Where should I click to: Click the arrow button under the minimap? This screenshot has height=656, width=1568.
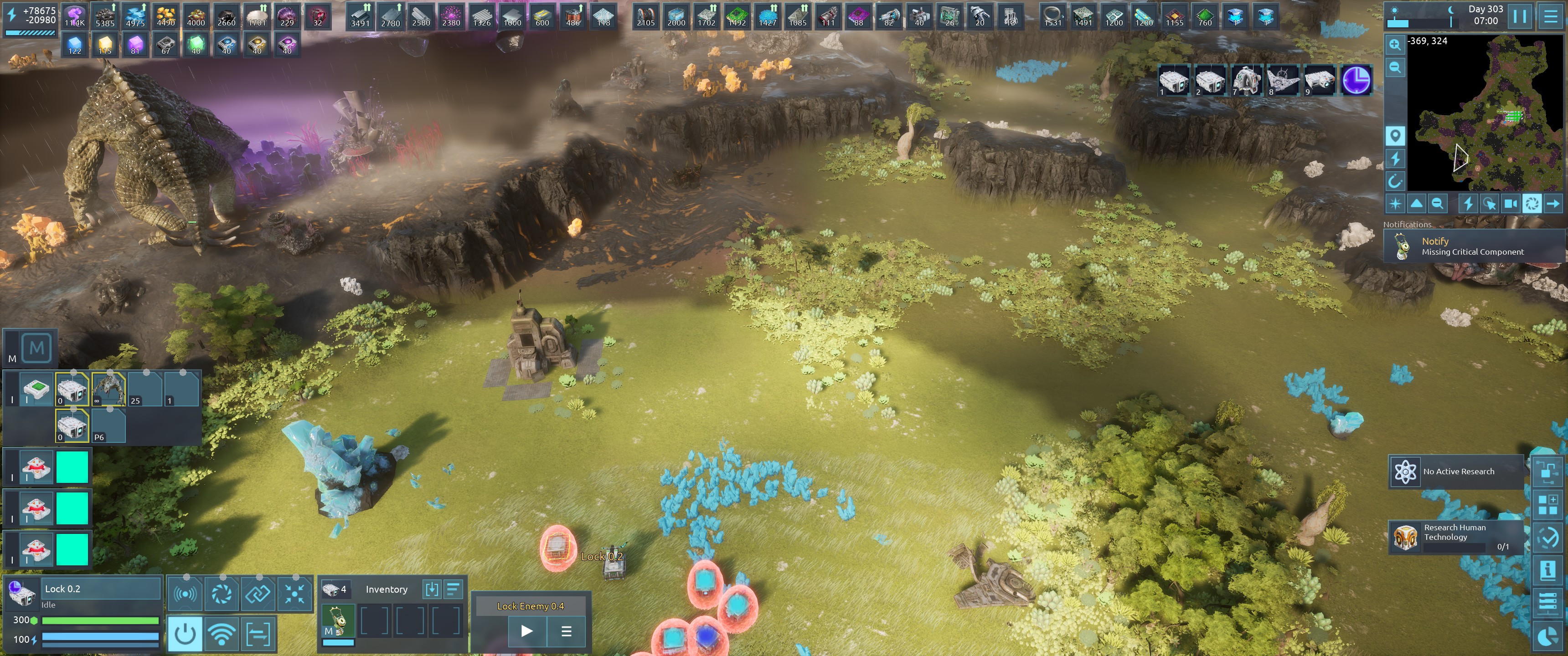(x=1553, y=203)
